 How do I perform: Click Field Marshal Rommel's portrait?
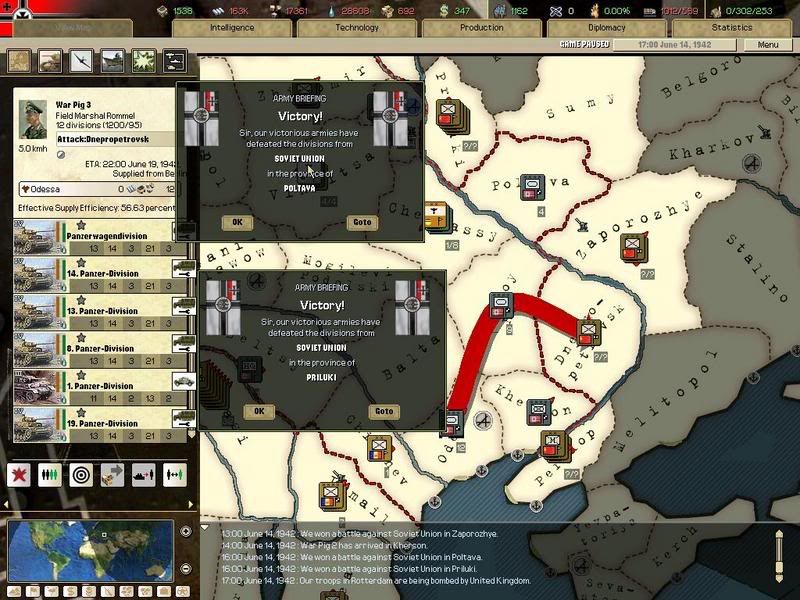pyautogui.click(x=33, y=121)
